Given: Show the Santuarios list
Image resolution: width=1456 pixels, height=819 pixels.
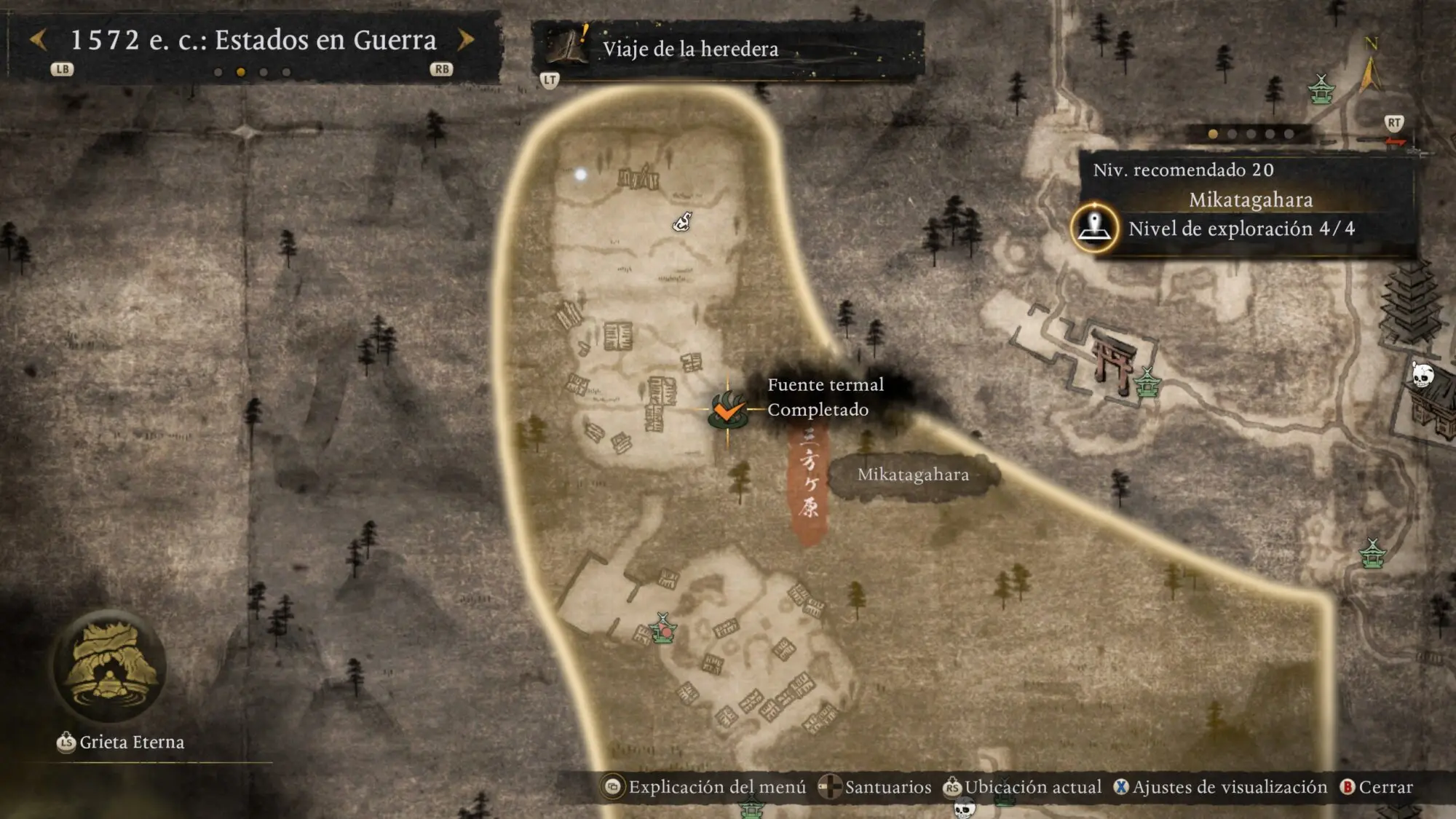Looking at the screenshot, I should [x=875, y=787].
